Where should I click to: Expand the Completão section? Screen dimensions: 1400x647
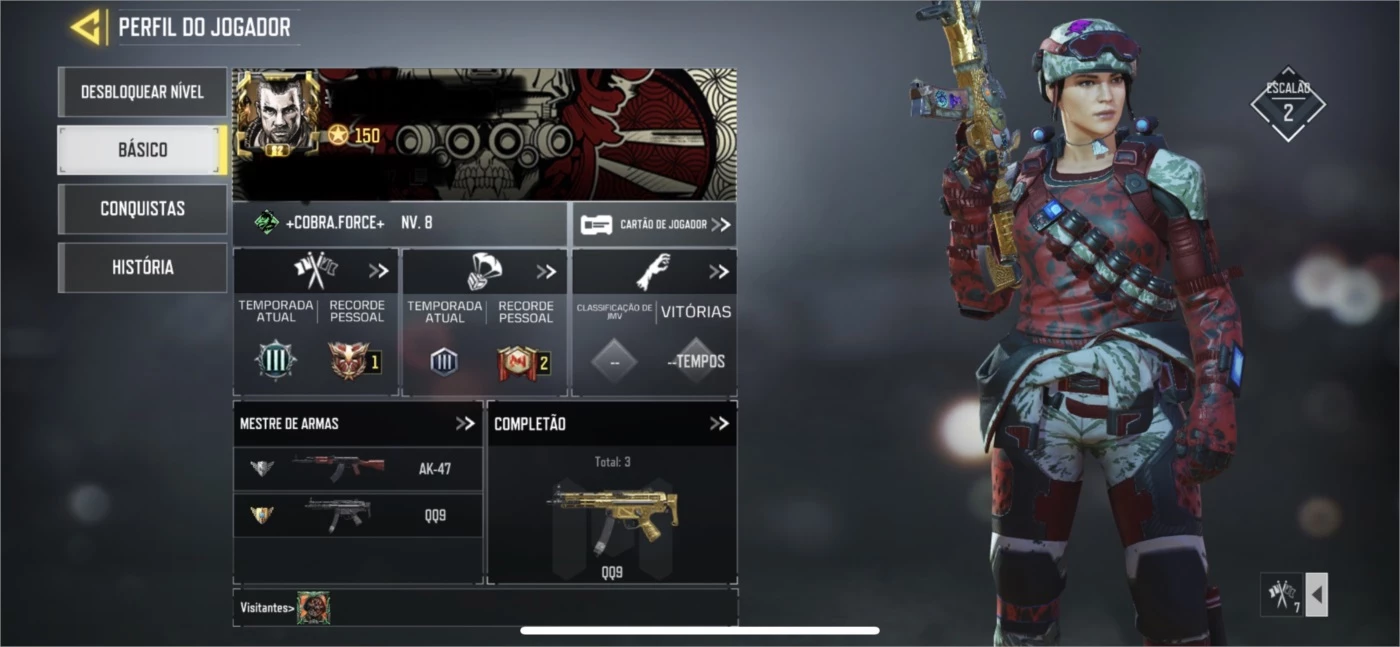(718, 423)
